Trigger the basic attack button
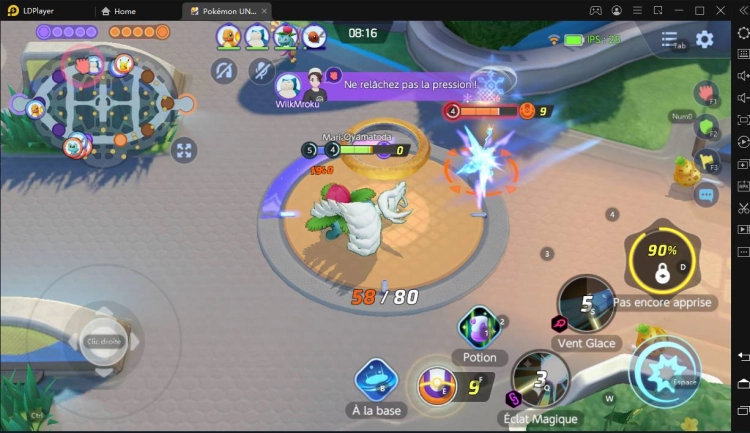The height and width of the screenshot is (433, 750). point(664,372)
